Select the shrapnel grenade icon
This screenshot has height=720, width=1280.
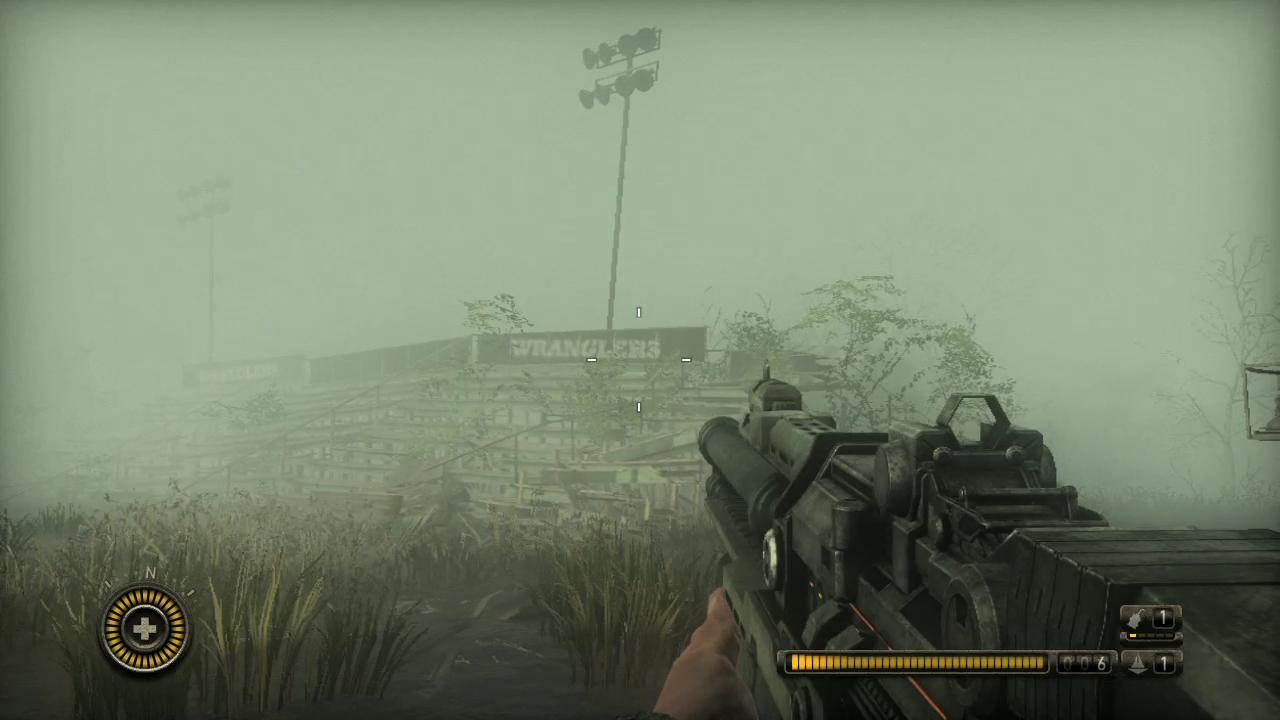click(x=1138, y=662)
